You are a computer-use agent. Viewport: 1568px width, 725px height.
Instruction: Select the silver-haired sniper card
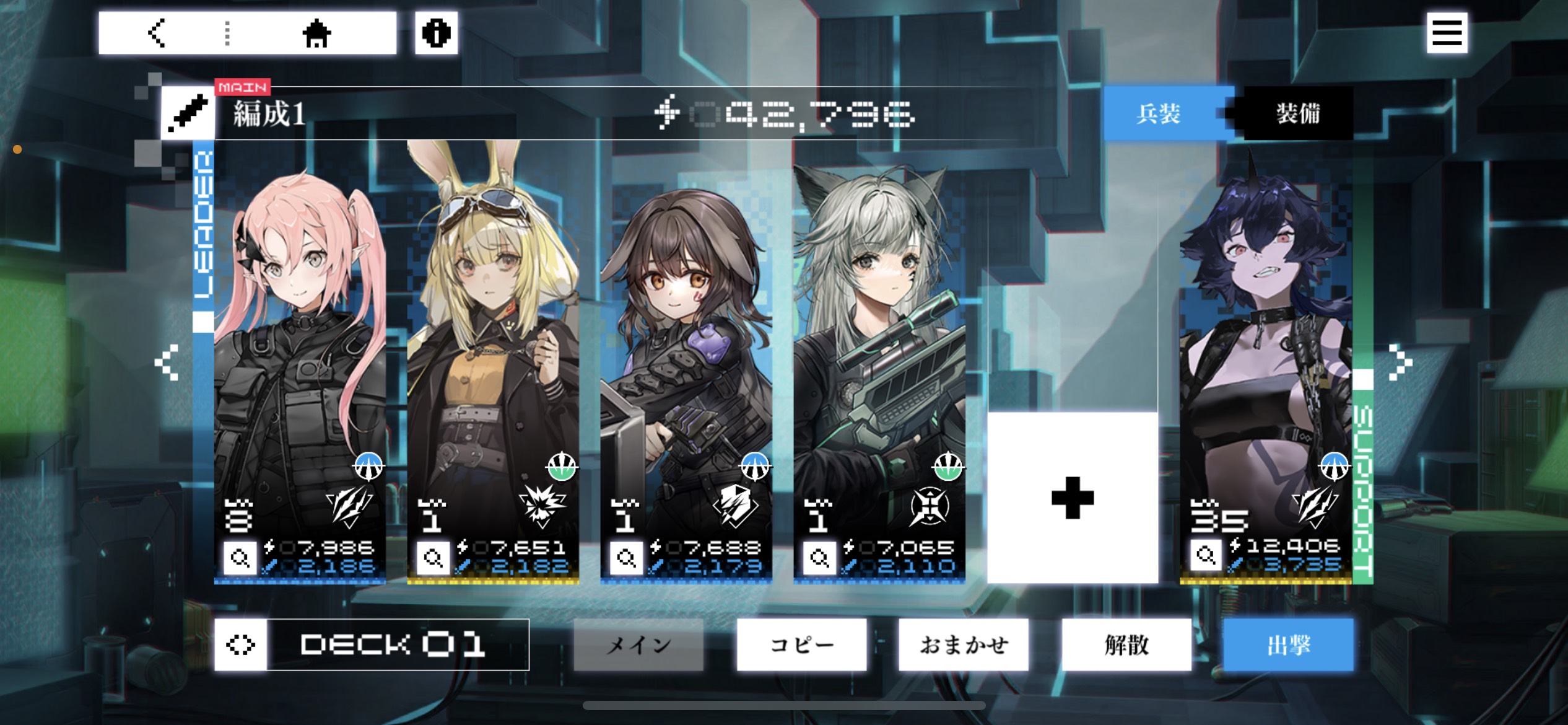[879, 347]
